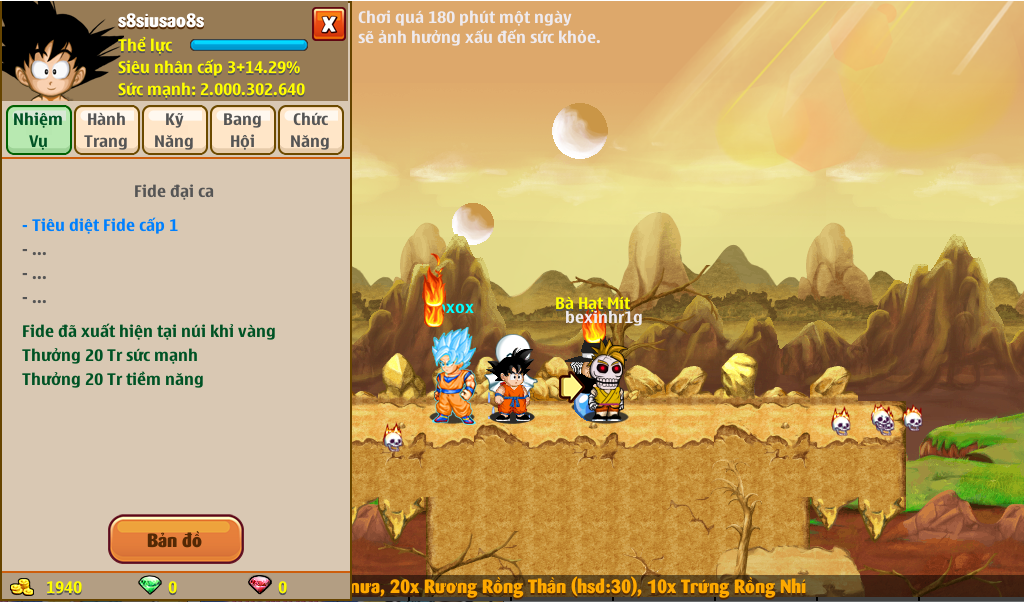The height and width of the screenshot is (602, 1024).
Task: Open the map with Bản đồ button
Action: 175,540
